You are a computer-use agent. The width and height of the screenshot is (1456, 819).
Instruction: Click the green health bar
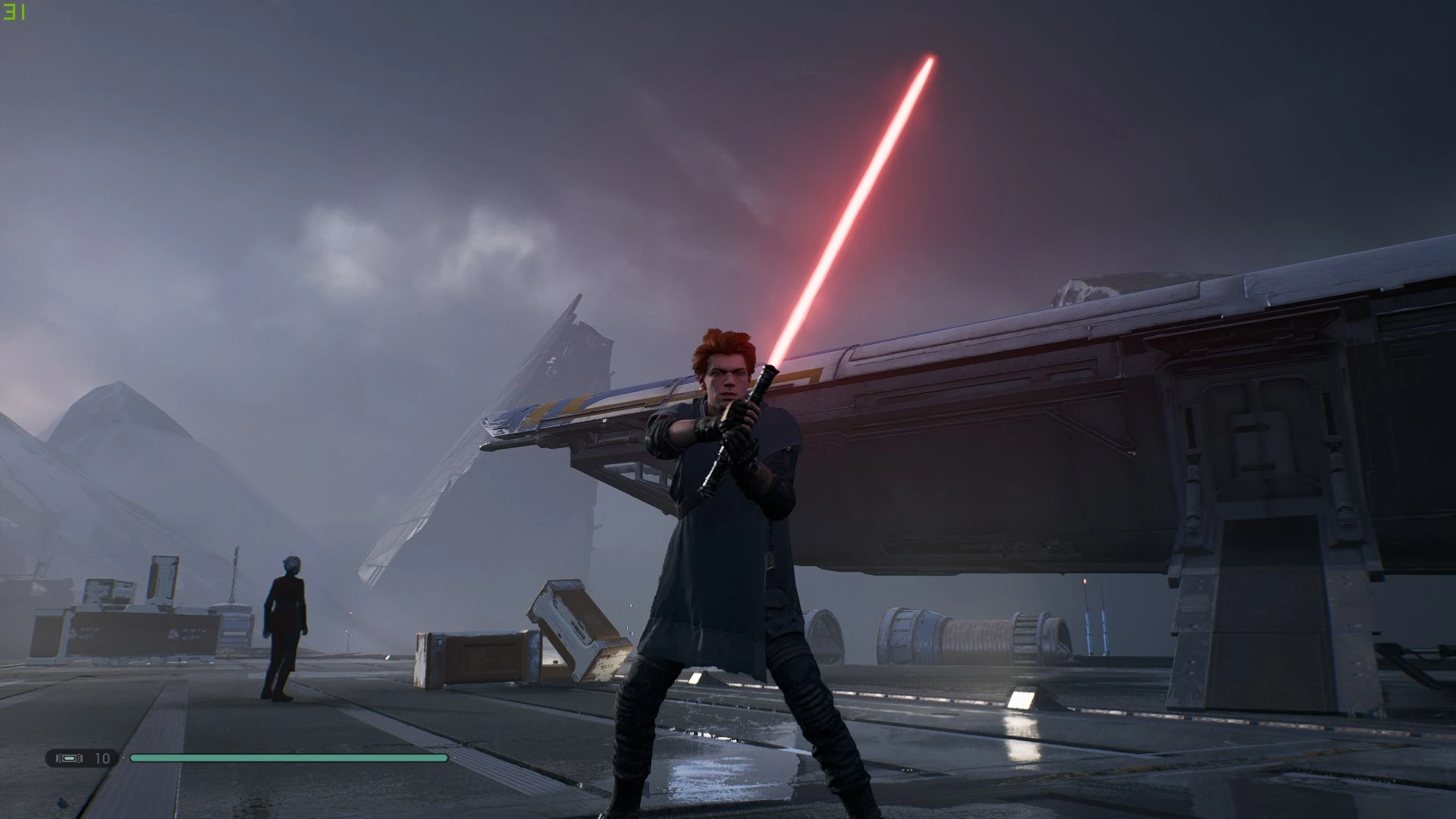coord(288,757)
